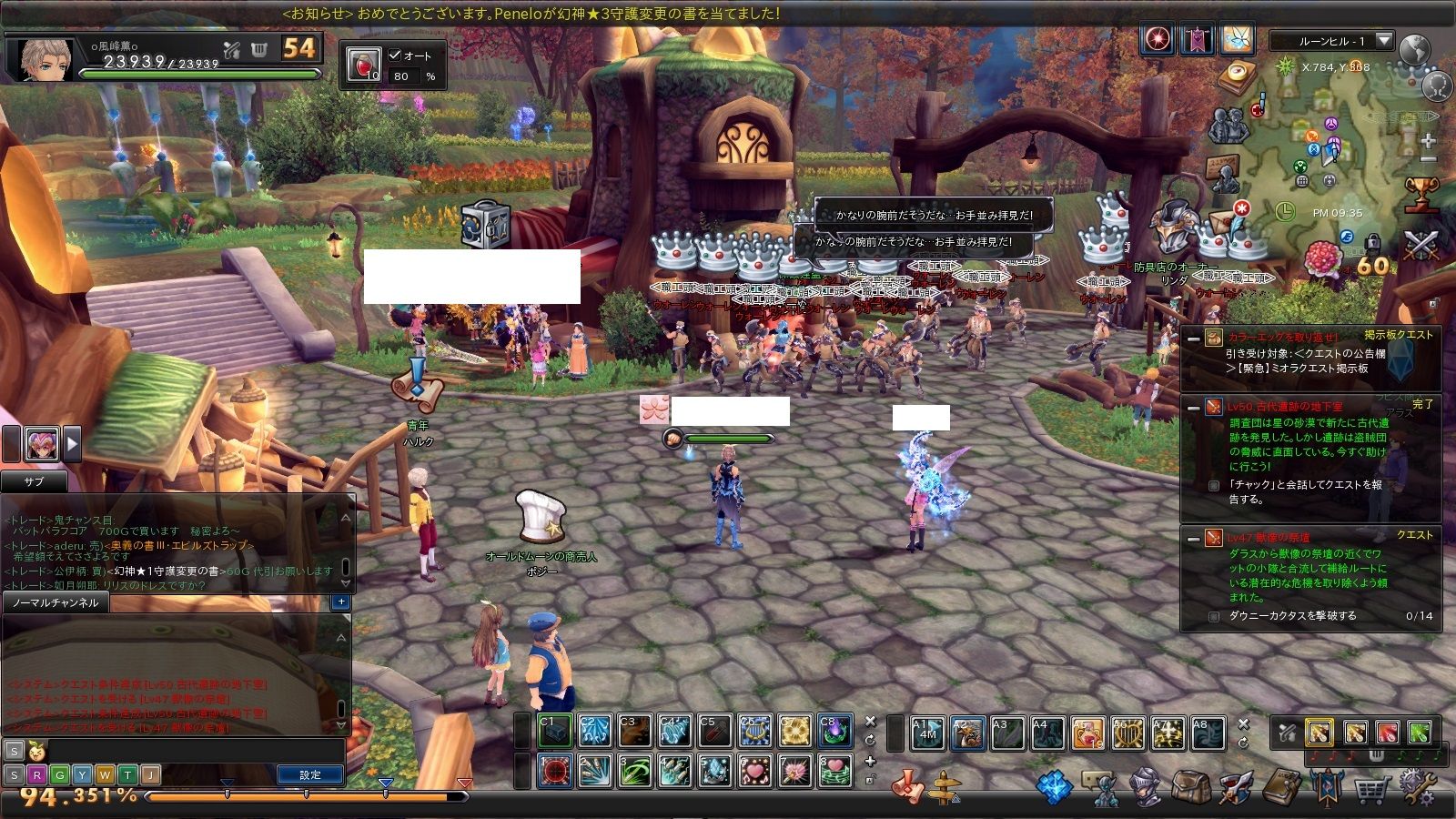Viewport: 1456px width, 819px height.
Task: Open the 設定 chat settings button
Action: (x=310, y=774)
